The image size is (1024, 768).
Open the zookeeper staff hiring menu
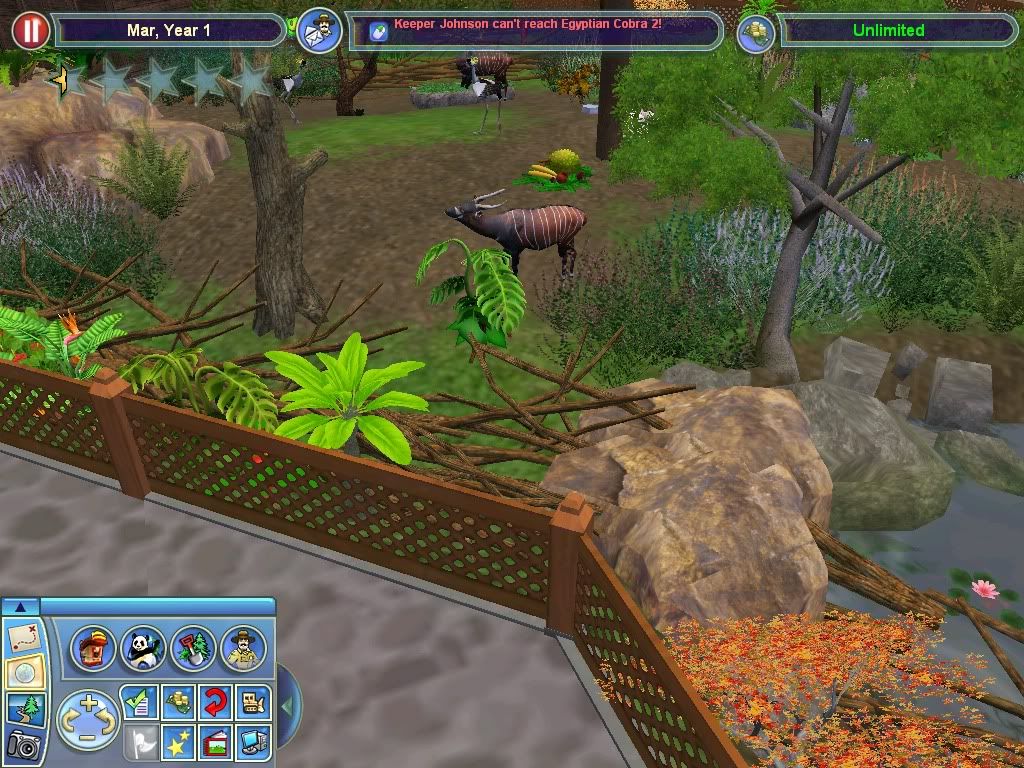[243, 648]
